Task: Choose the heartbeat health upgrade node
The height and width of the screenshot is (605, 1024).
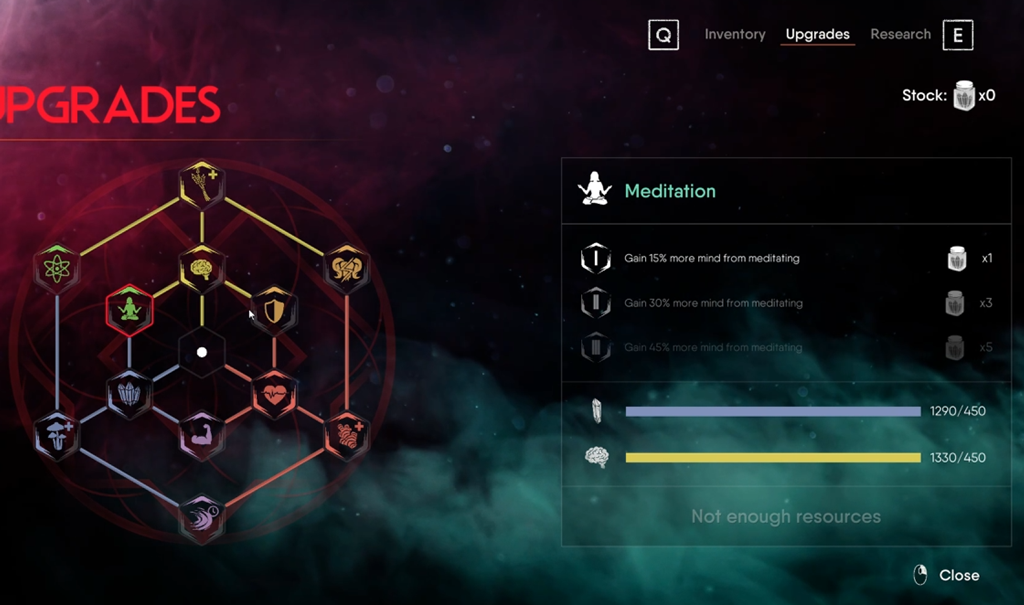Action: coord(272,393)
